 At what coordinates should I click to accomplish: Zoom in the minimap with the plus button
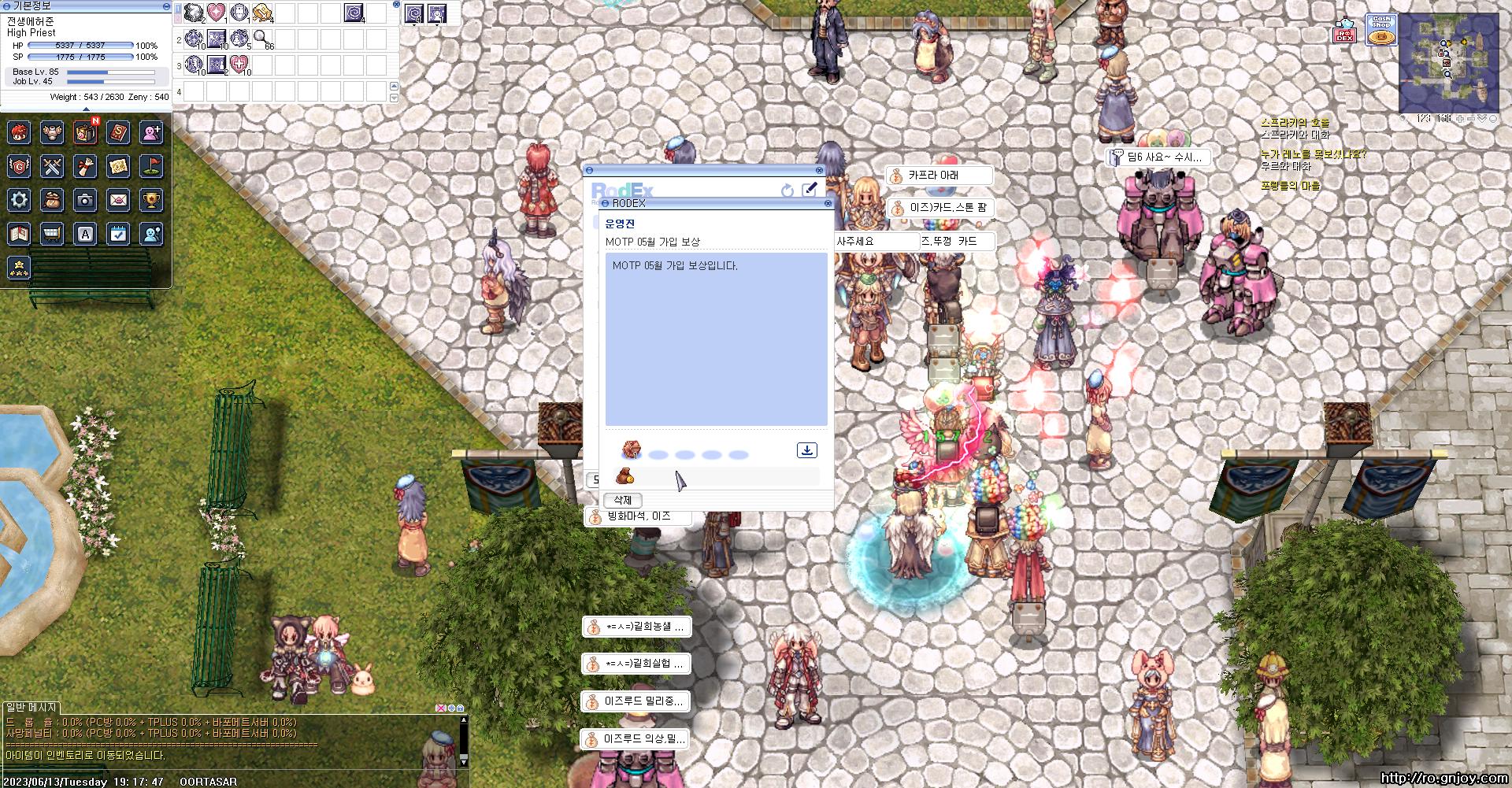click(x=1460, y=118)
